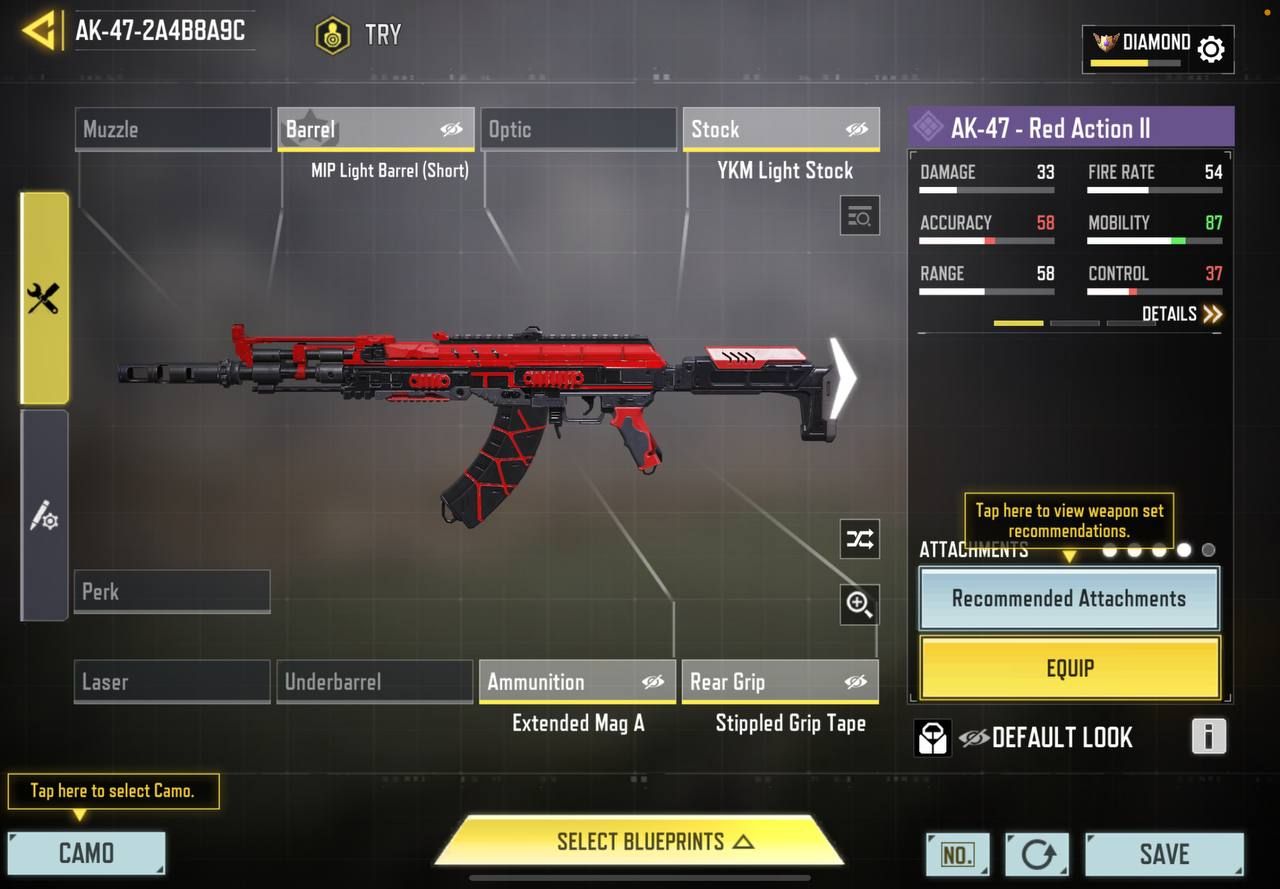1280x889 pixels.
Task: Select the Rear Grip attachment slot
Action: coord(780,682)
